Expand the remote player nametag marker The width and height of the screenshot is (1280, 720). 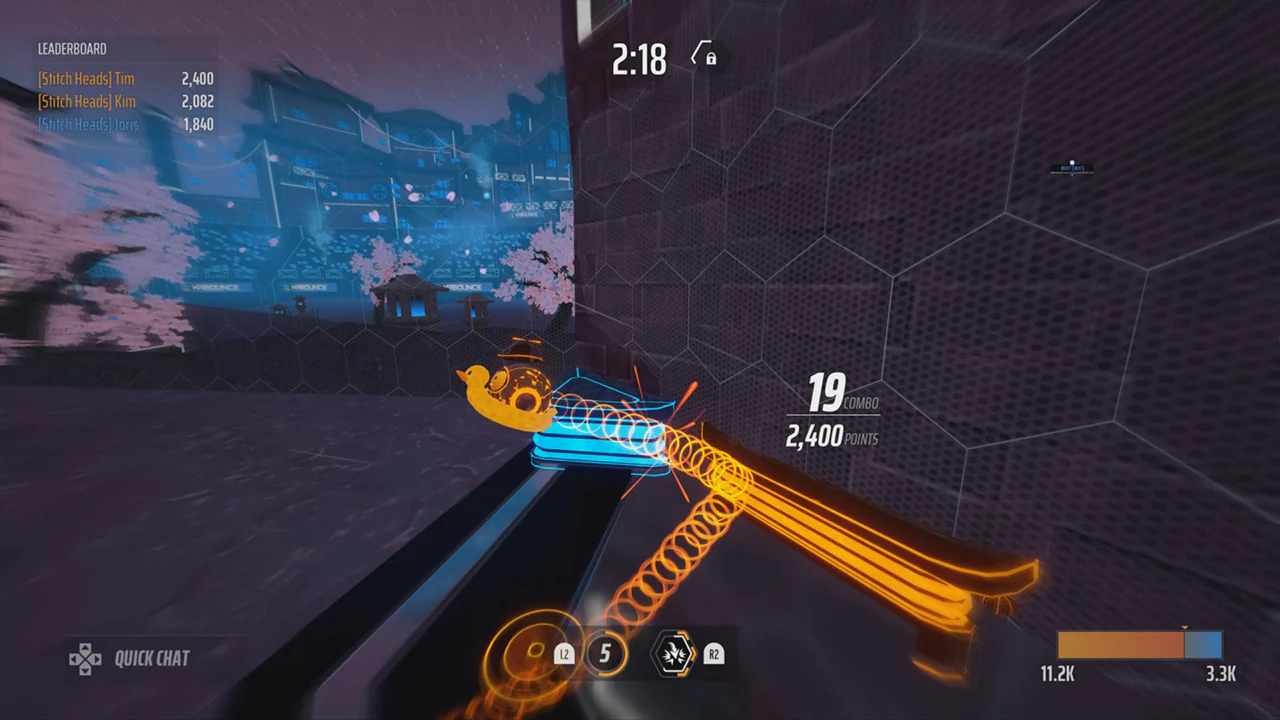(x=1070, y=167)
